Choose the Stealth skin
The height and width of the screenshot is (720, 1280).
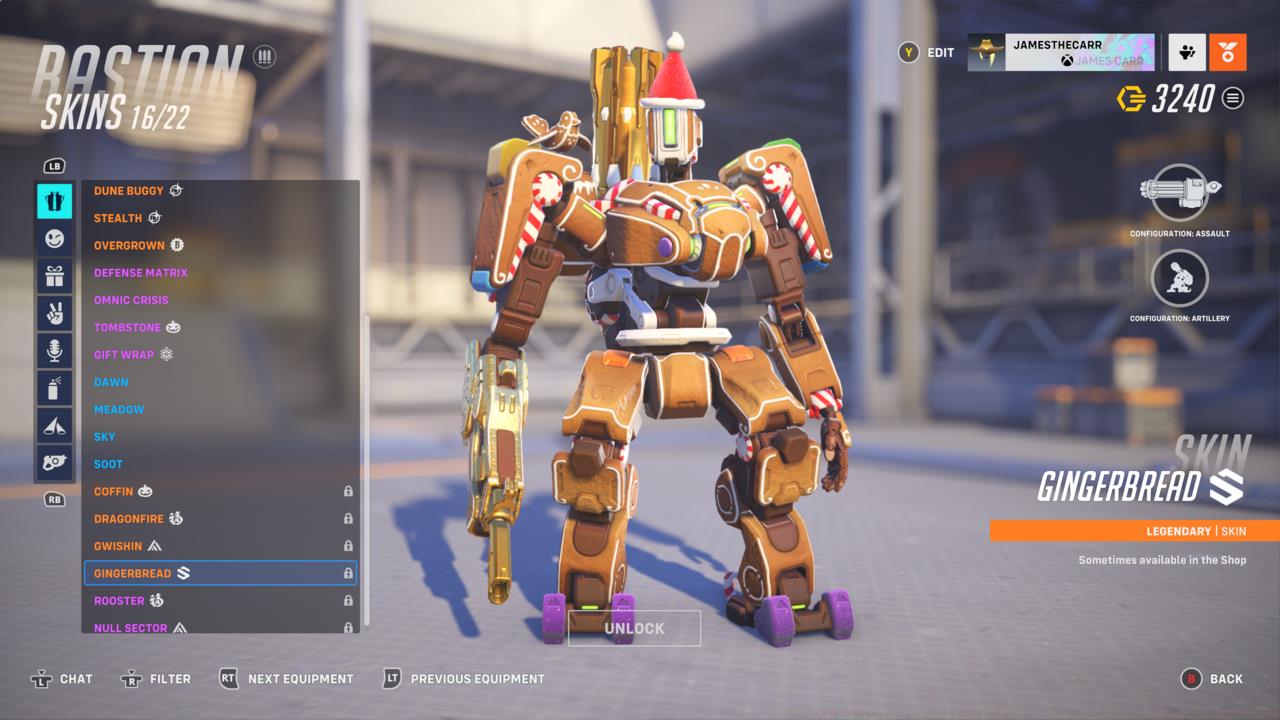[x=118, y=218]
